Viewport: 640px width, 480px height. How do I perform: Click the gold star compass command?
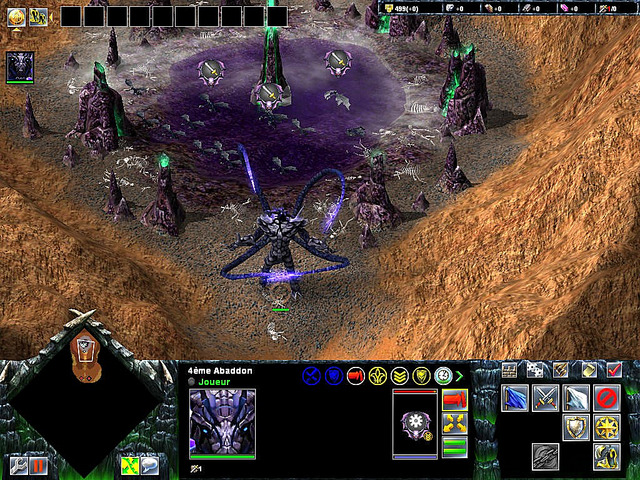(606, 428)
